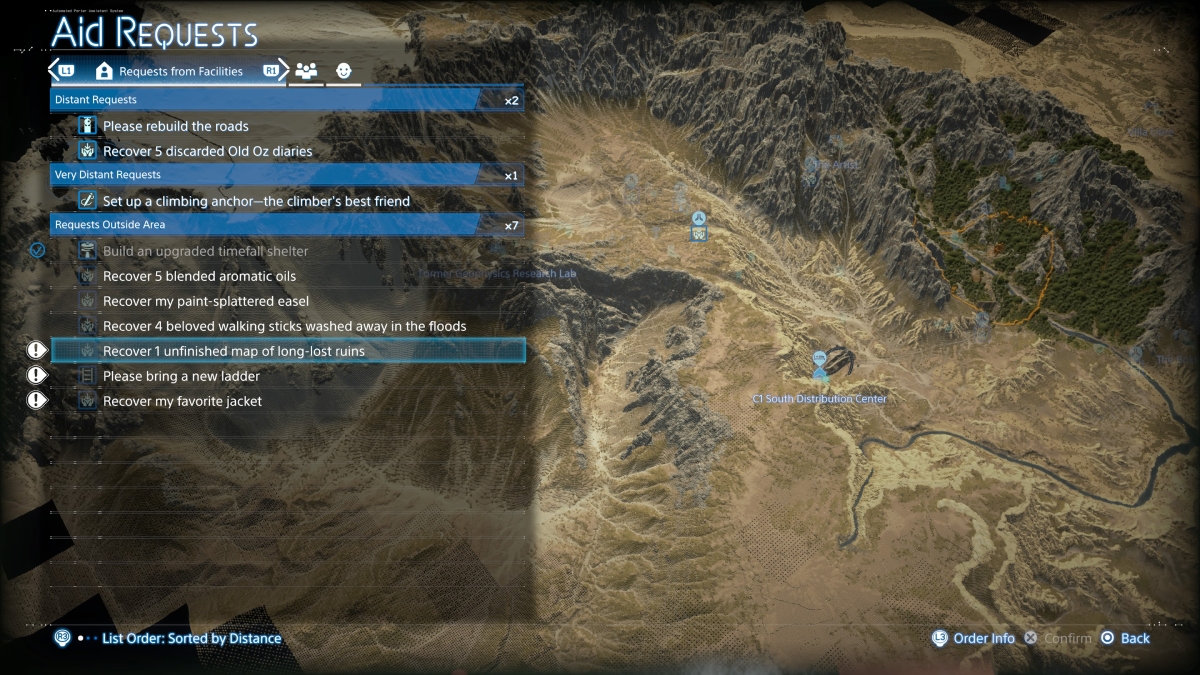1200x675 pixels.
Task: Open the smiley face requests tab
Action: pos(344,71)
